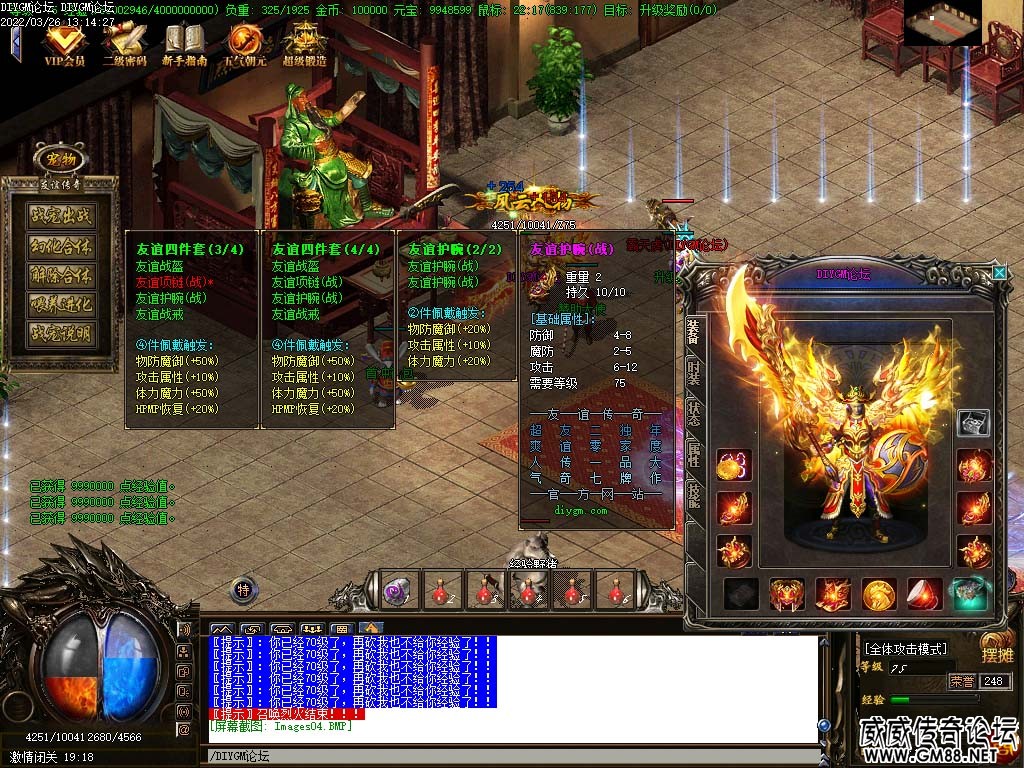1024x768 pixels.
Task: Show the 战宠说明 pet instructions
Action: [61, 334]
